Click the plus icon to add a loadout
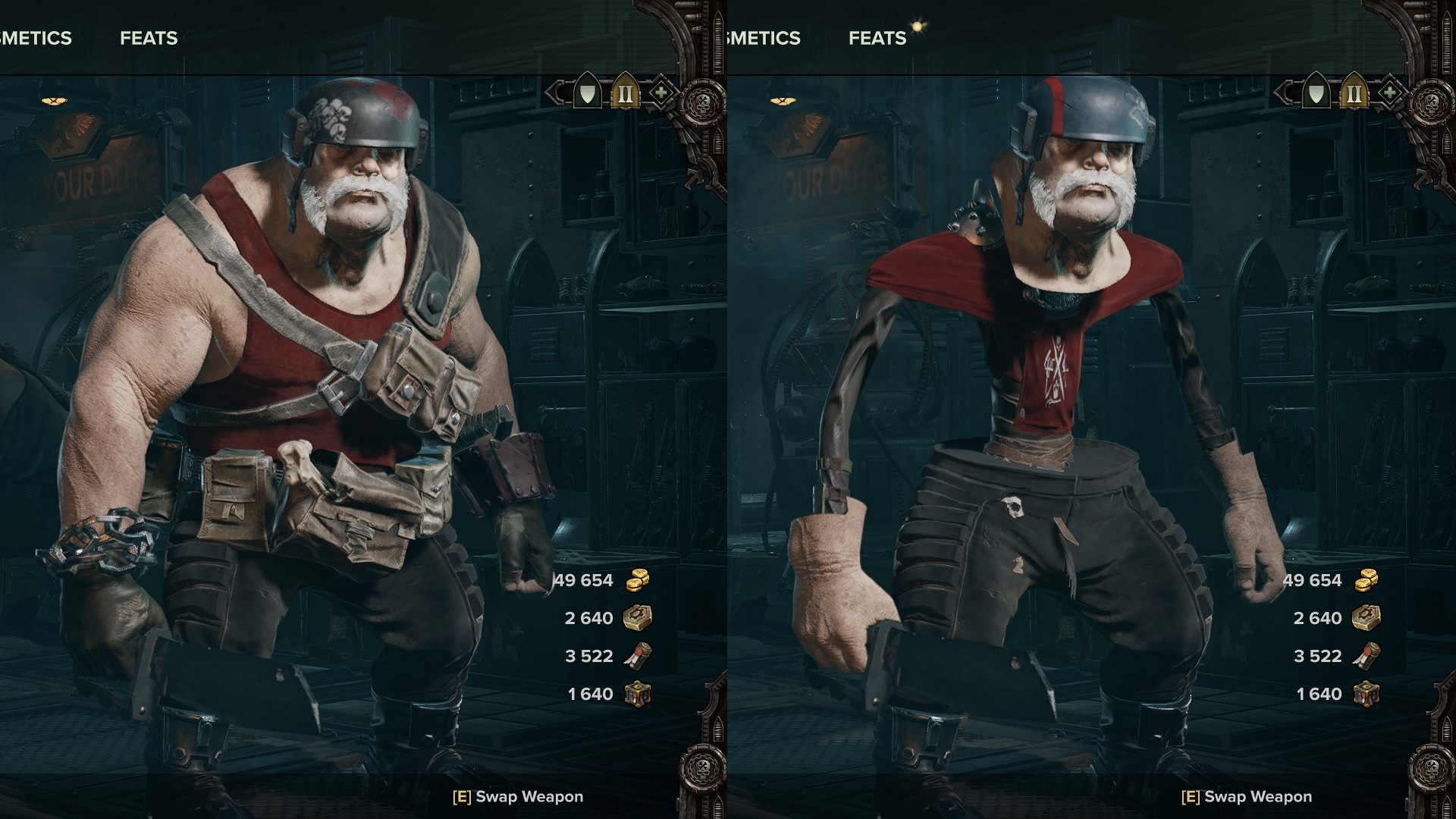This screenshot has height=819, width=1456. click(x=662, y=93)
